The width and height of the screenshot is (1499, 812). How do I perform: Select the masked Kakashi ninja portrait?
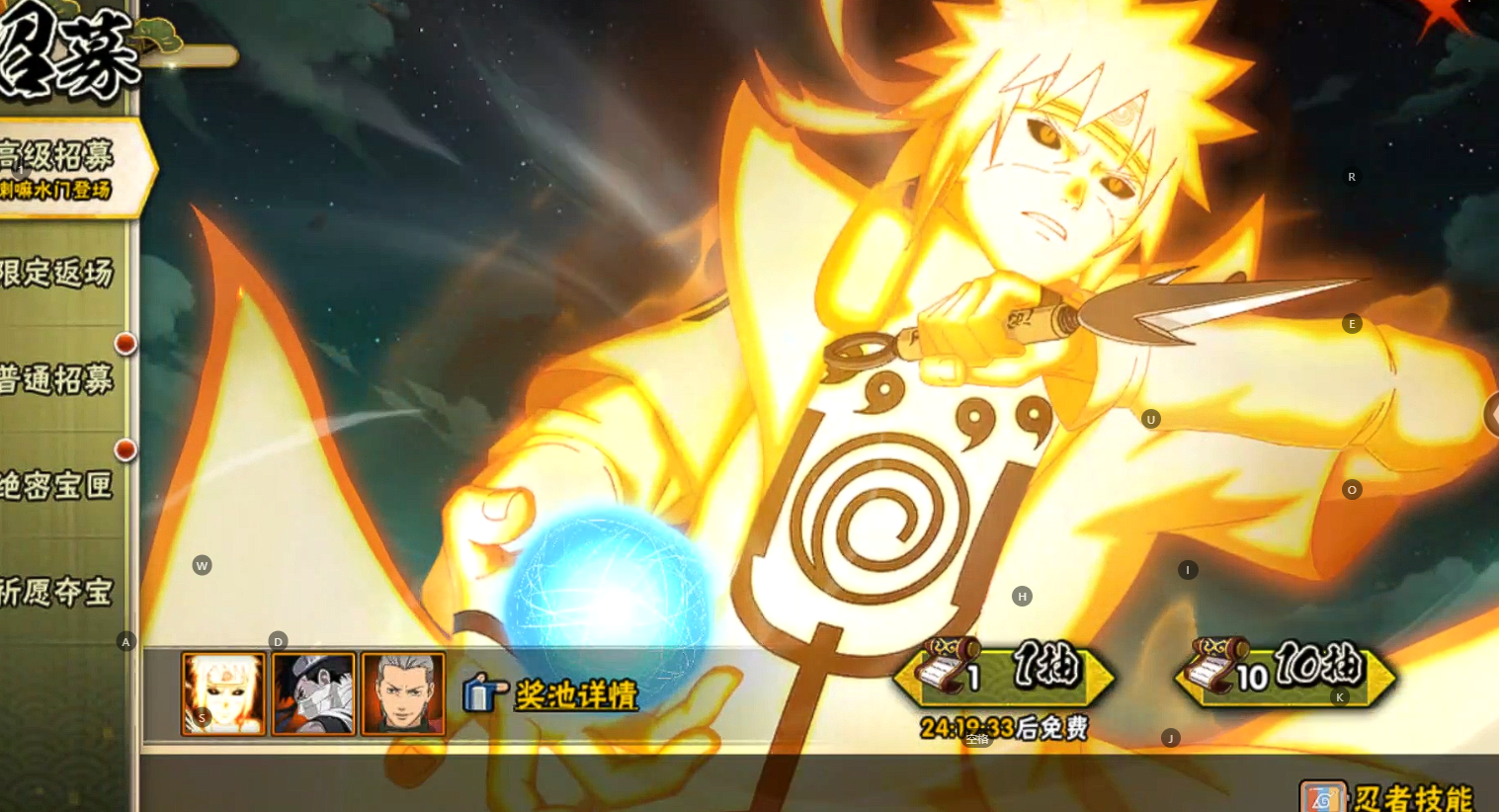tap(313, 693)
